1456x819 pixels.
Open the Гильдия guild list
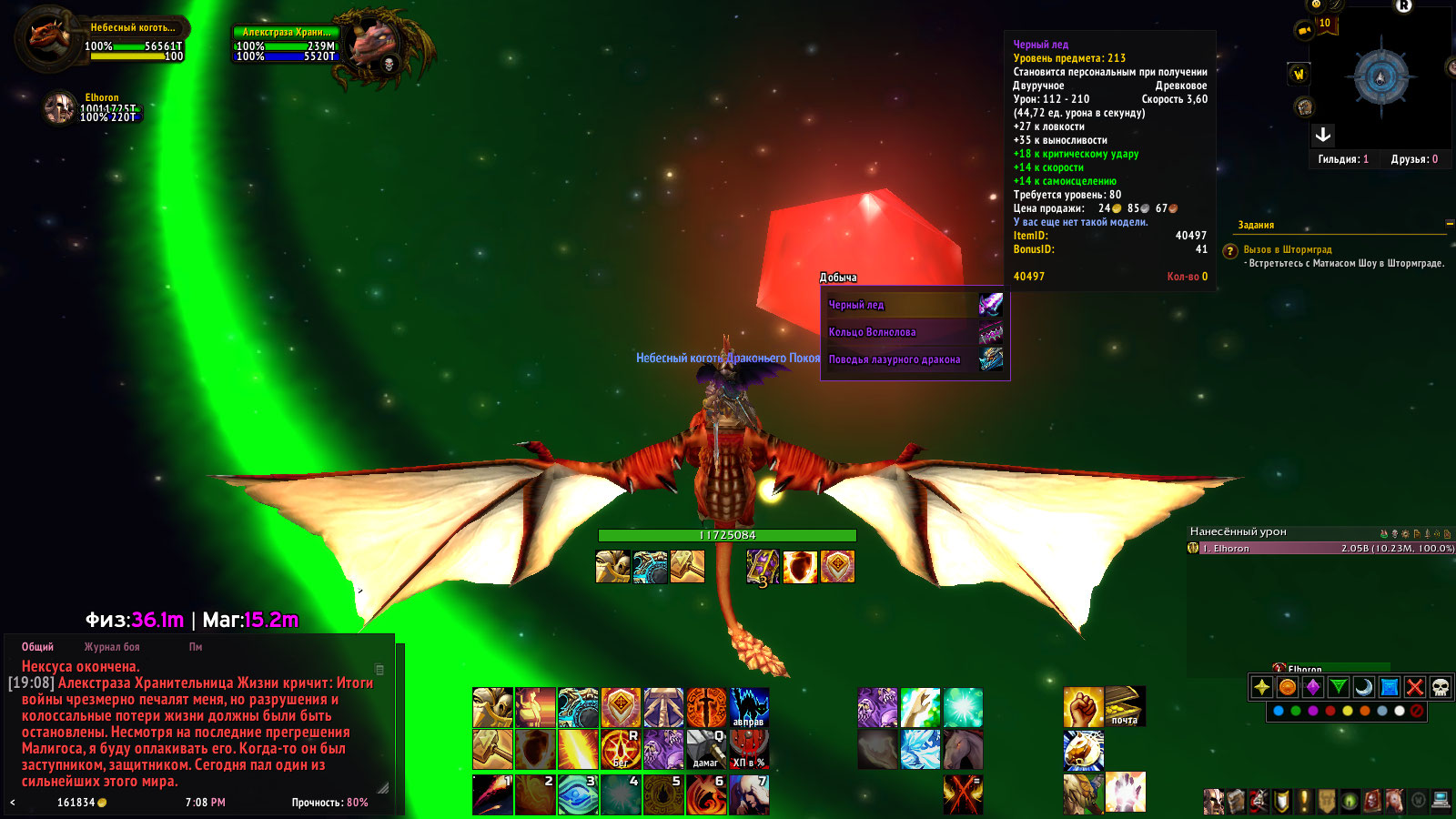coord(1343,159)
